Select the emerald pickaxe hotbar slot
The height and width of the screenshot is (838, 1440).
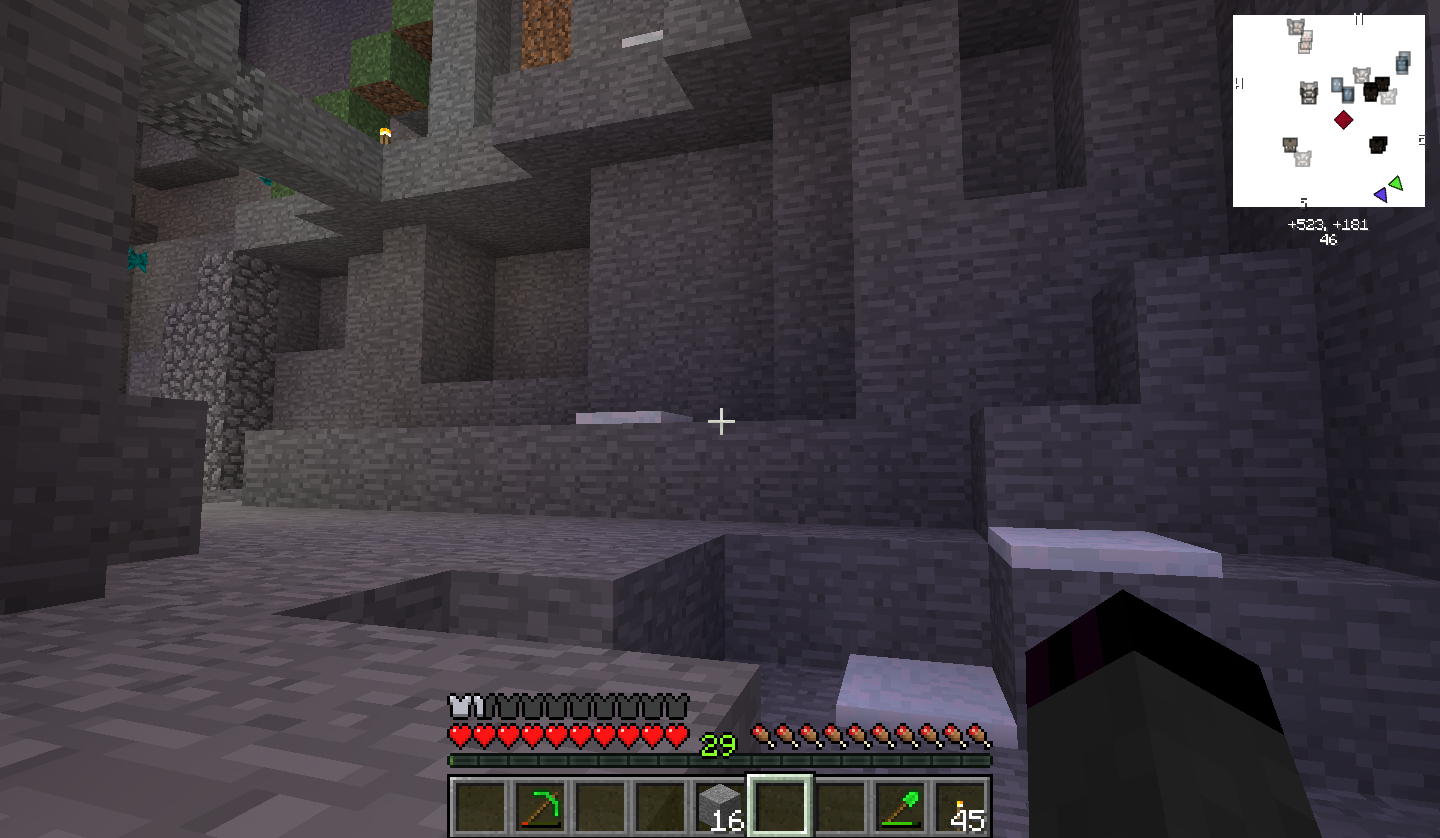pyautogui.click(x=540, y=807)
